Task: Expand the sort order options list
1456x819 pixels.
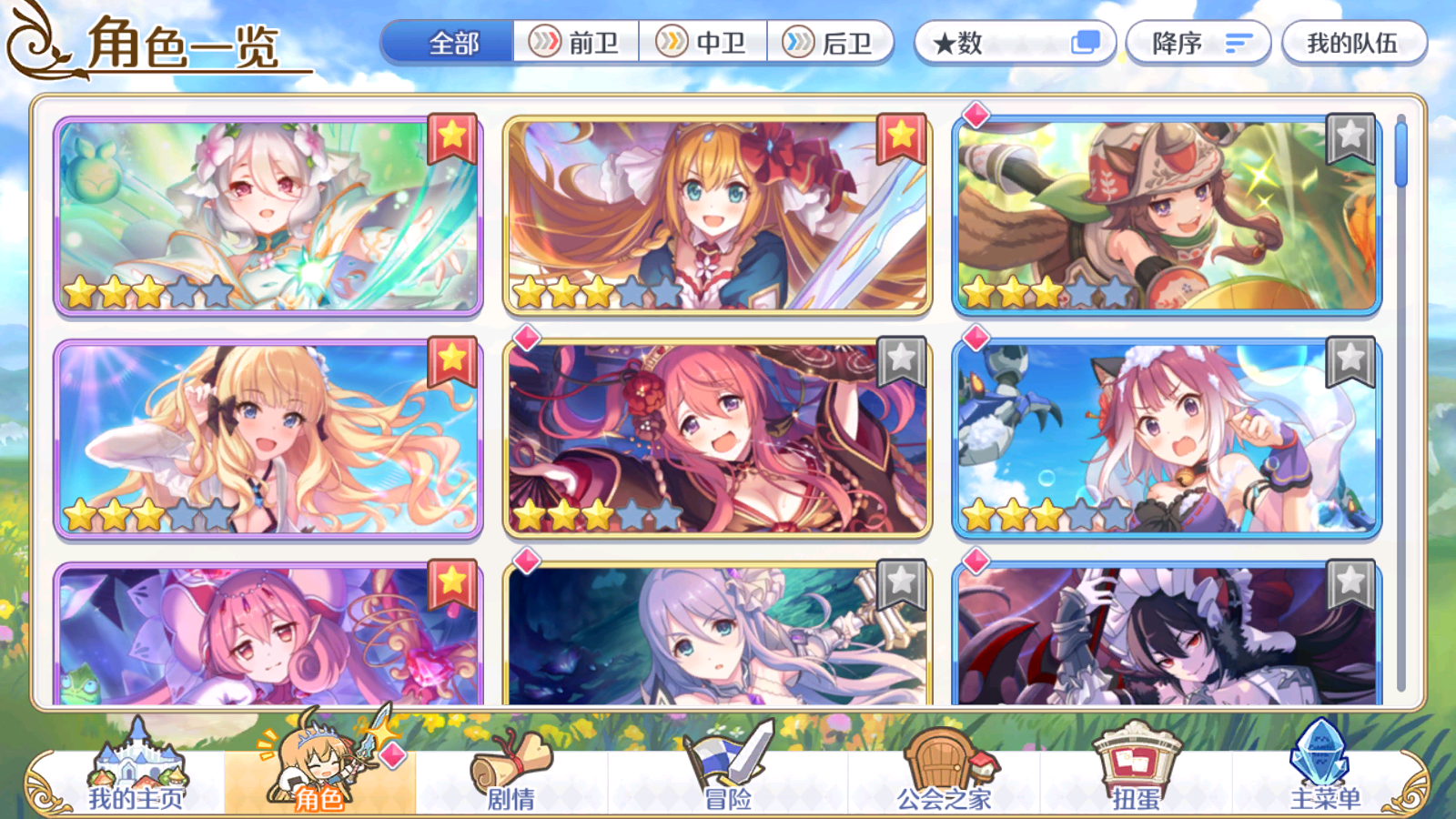Action: [x=1238, y=42]
